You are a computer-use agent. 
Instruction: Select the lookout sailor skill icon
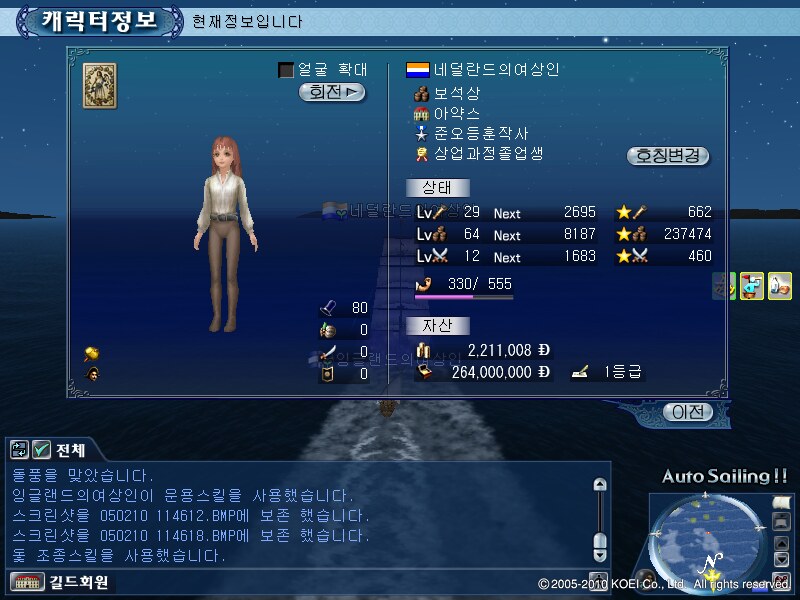pyautogui.click(x=752, y=286)
